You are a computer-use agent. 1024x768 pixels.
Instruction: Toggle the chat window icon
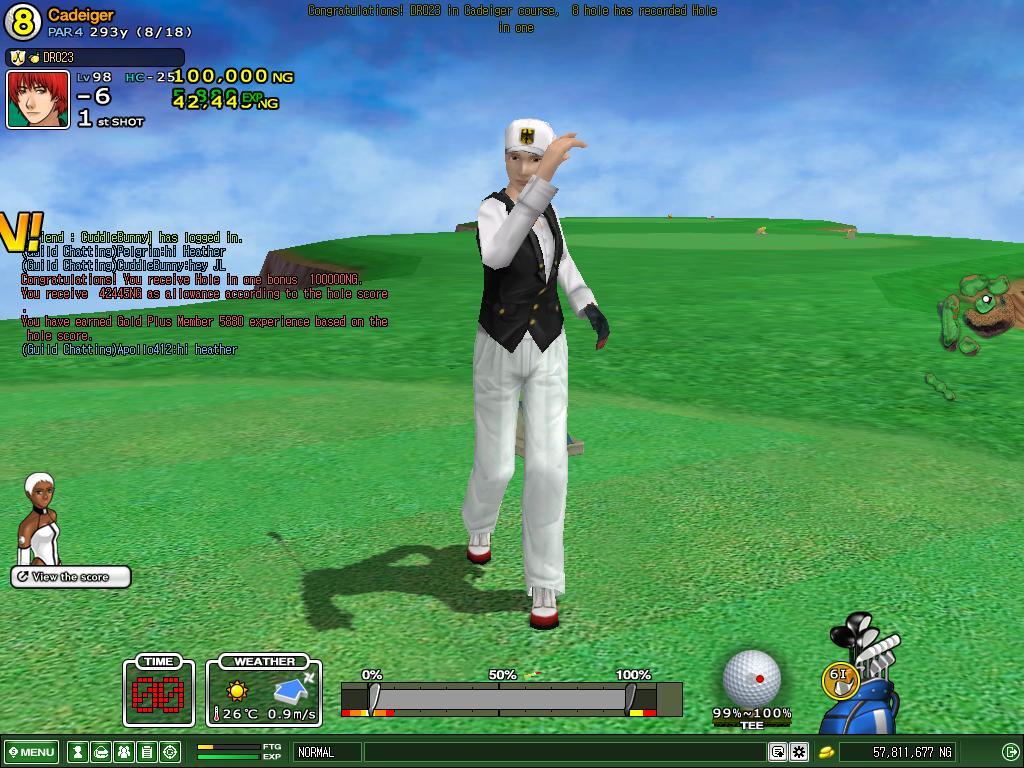pyautogui.click(x=777, y=752)
